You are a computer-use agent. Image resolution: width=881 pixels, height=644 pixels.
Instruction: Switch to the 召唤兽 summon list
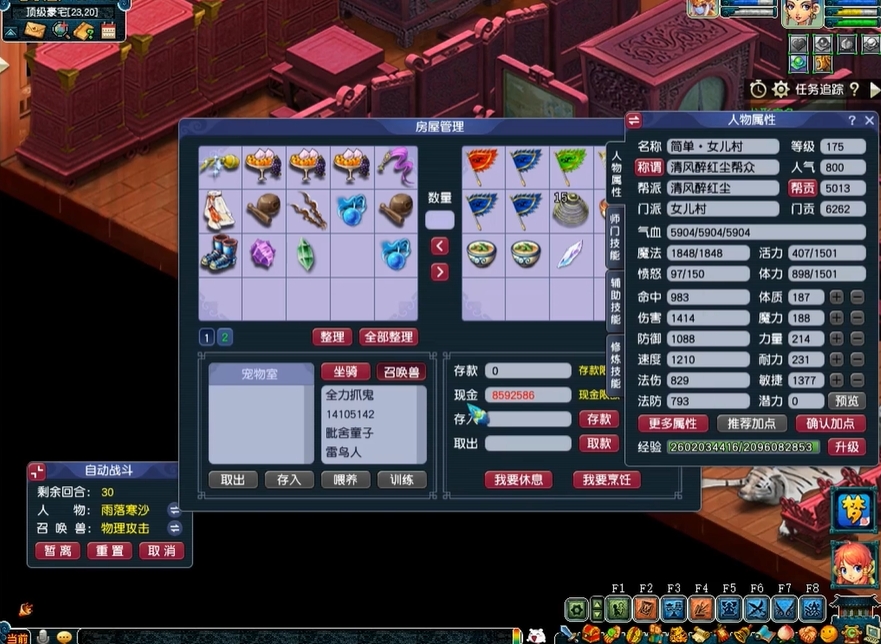[x=401, y=372]
